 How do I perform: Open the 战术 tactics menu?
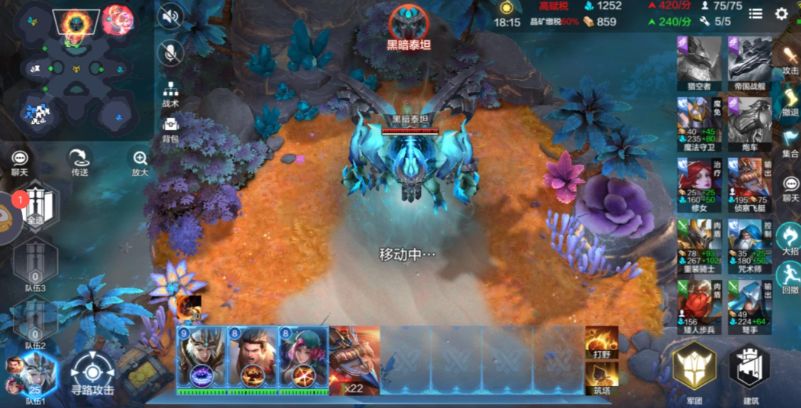coord(171,93)
